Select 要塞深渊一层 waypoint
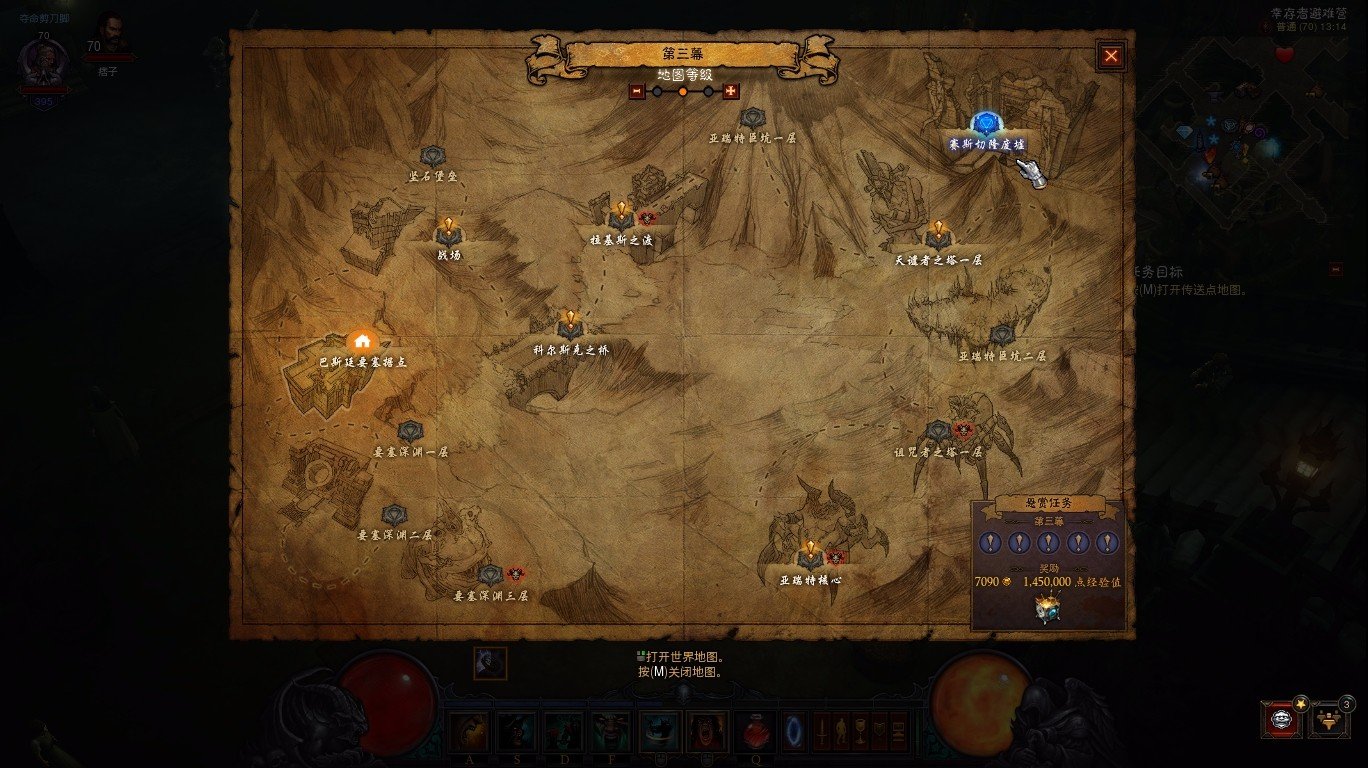1368x768 pixels. click(410, 432)
